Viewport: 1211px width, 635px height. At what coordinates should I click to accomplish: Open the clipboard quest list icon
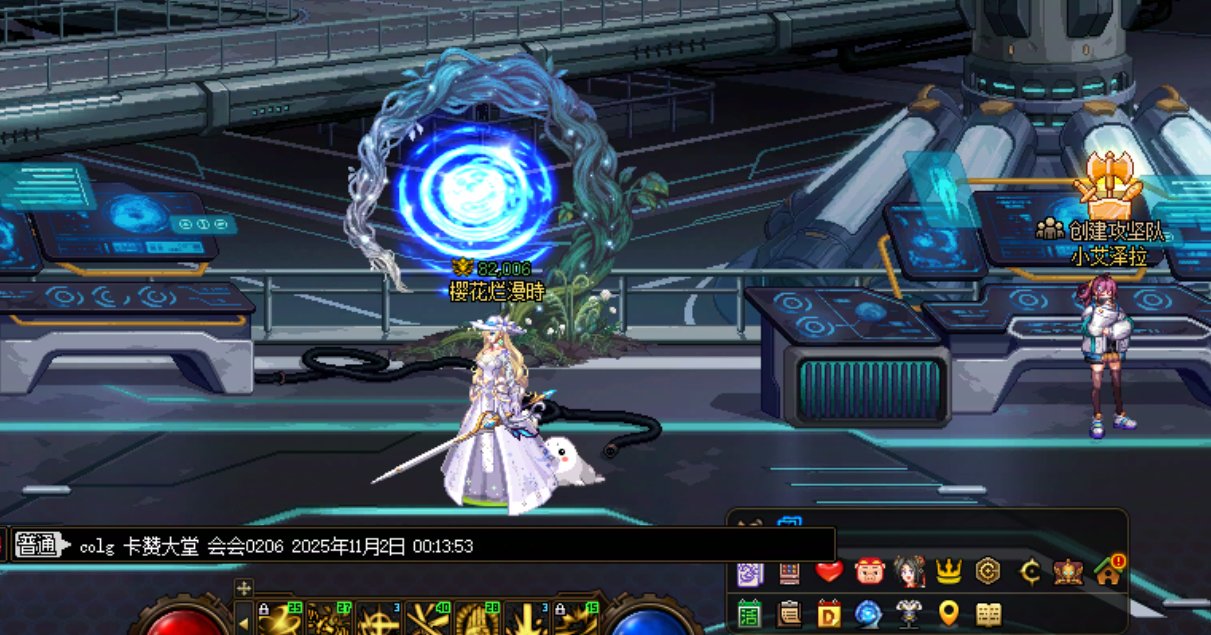[790, 613]
